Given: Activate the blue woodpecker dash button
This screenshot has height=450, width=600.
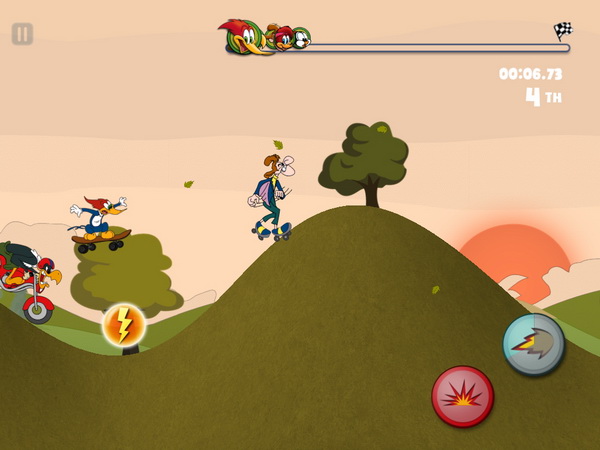Looking at the screenshot, I should click(x=533, y=344).
